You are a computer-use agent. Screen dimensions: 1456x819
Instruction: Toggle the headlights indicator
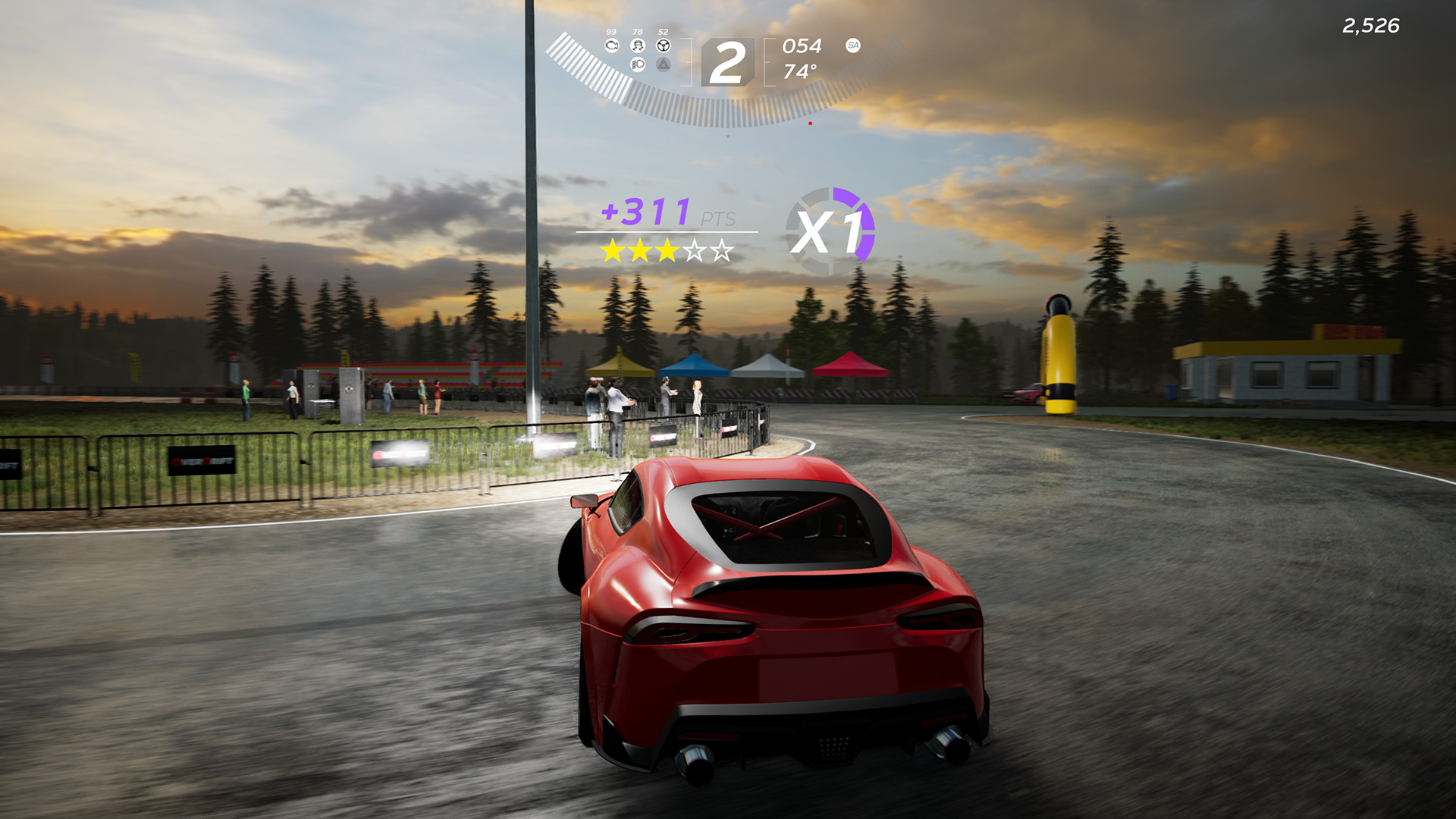pos(638,64)
